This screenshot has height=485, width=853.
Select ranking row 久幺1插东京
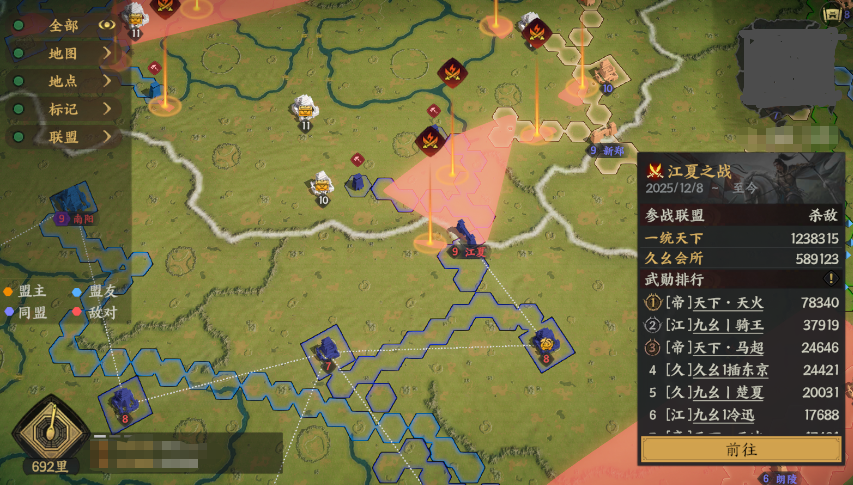(x=741, y=370)
